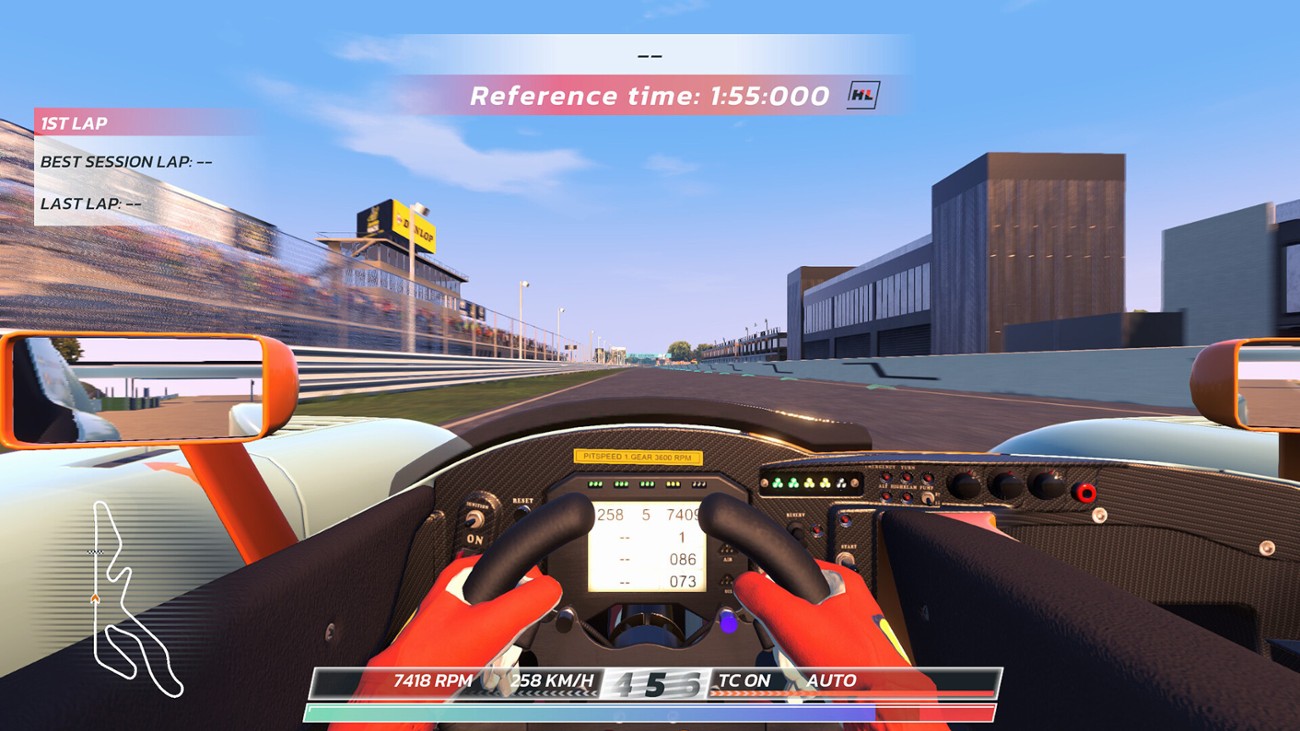Click the current gear 5 indicator
1300x731 pixels.
pos(655,680)
